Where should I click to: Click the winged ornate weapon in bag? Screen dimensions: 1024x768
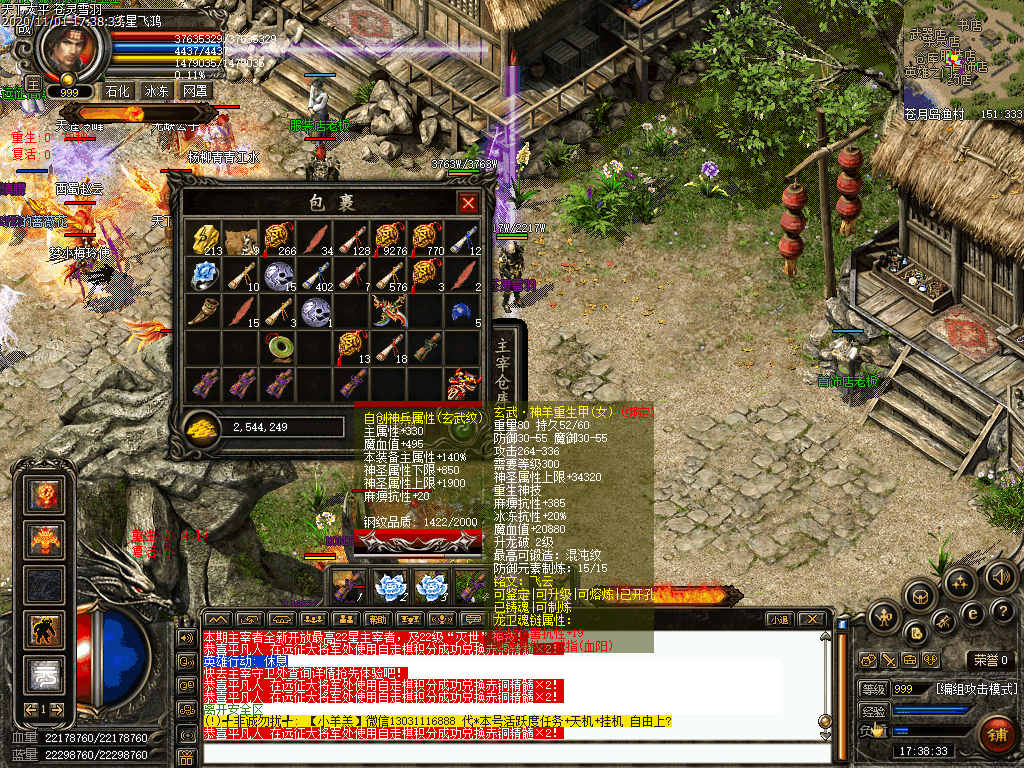[x=387, y=310]
